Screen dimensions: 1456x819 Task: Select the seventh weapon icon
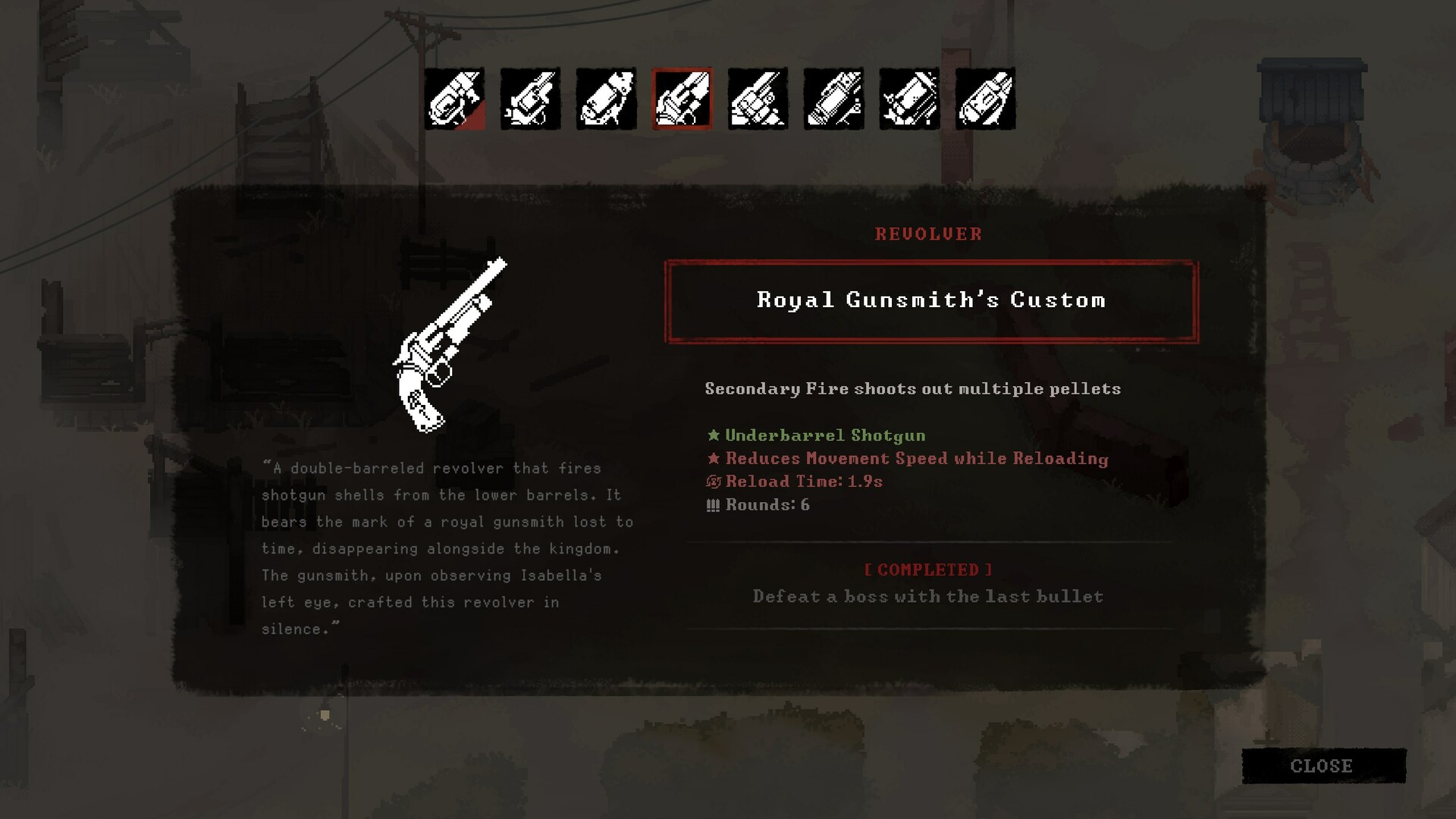[909, 99]
